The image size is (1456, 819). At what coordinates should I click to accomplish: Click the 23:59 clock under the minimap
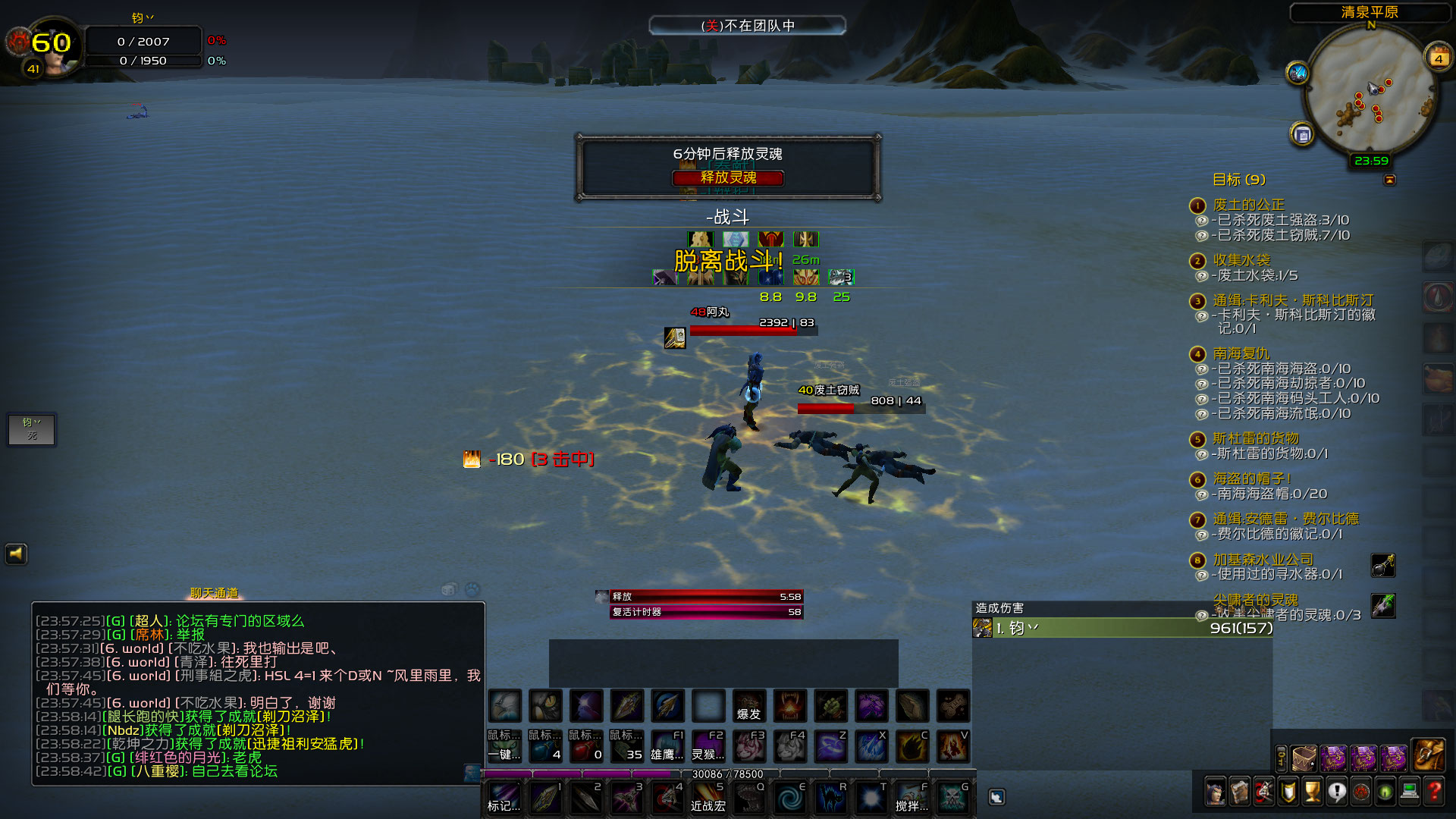[1371, 161]
